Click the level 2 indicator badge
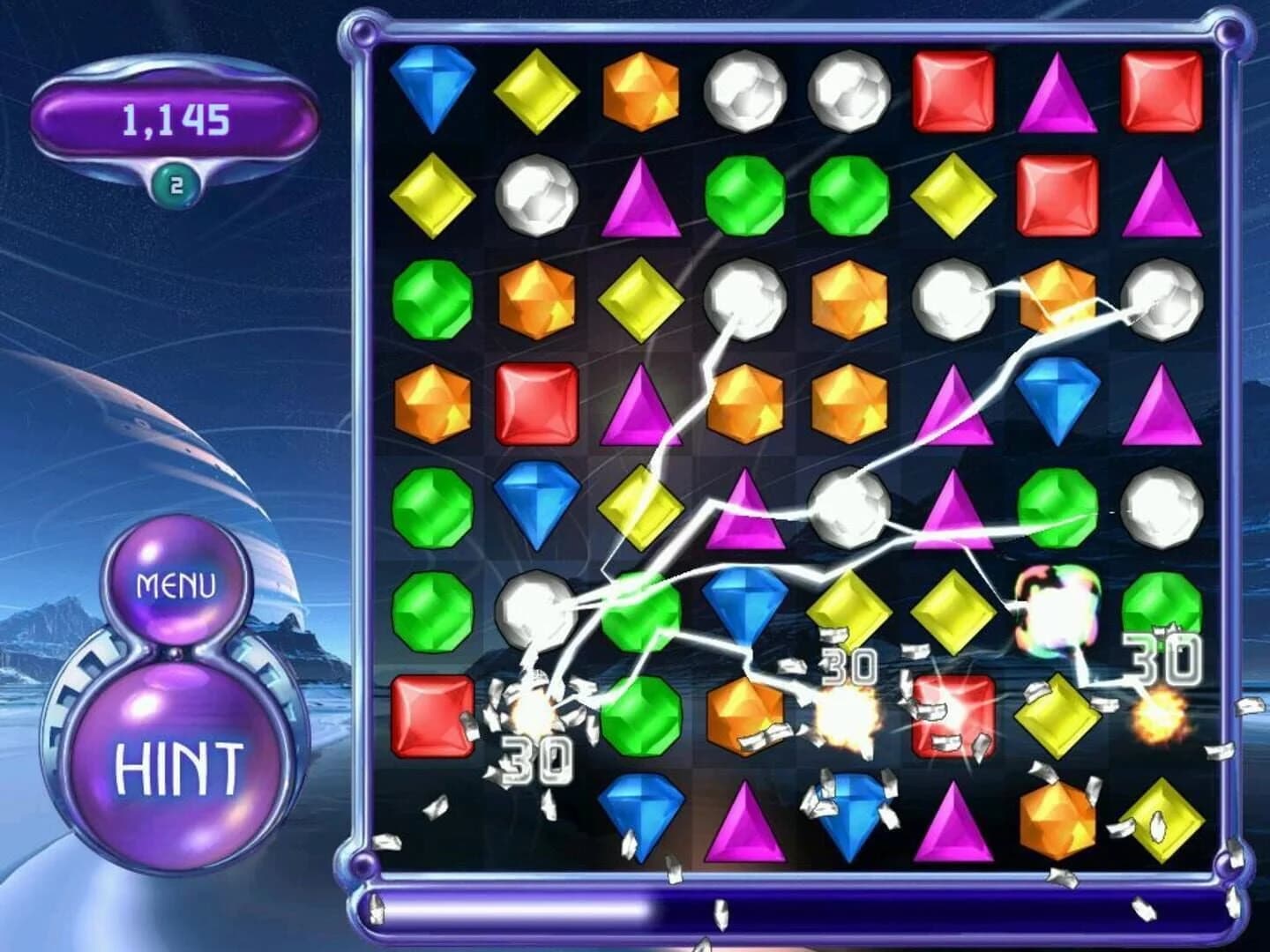 click(175, 182)
